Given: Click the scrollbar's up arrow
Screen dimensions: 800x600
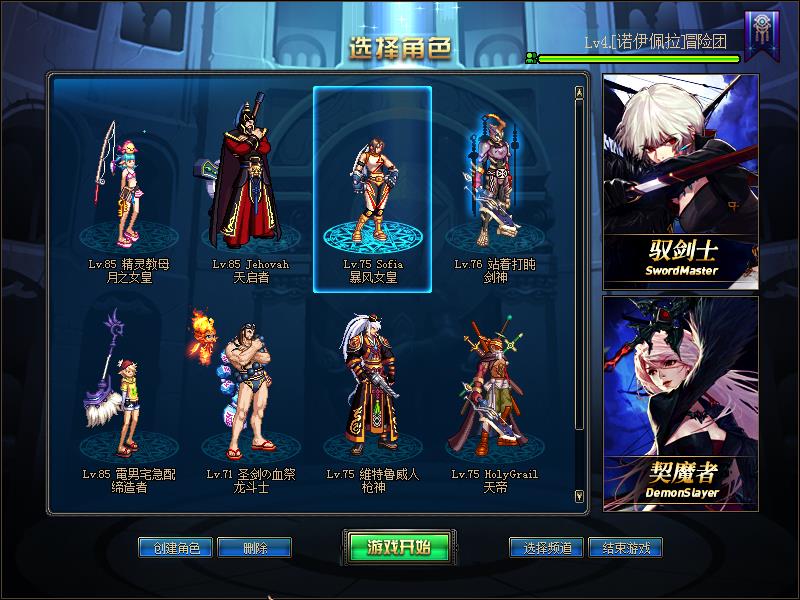Looking at the screenshot, I should coord(579,94).
